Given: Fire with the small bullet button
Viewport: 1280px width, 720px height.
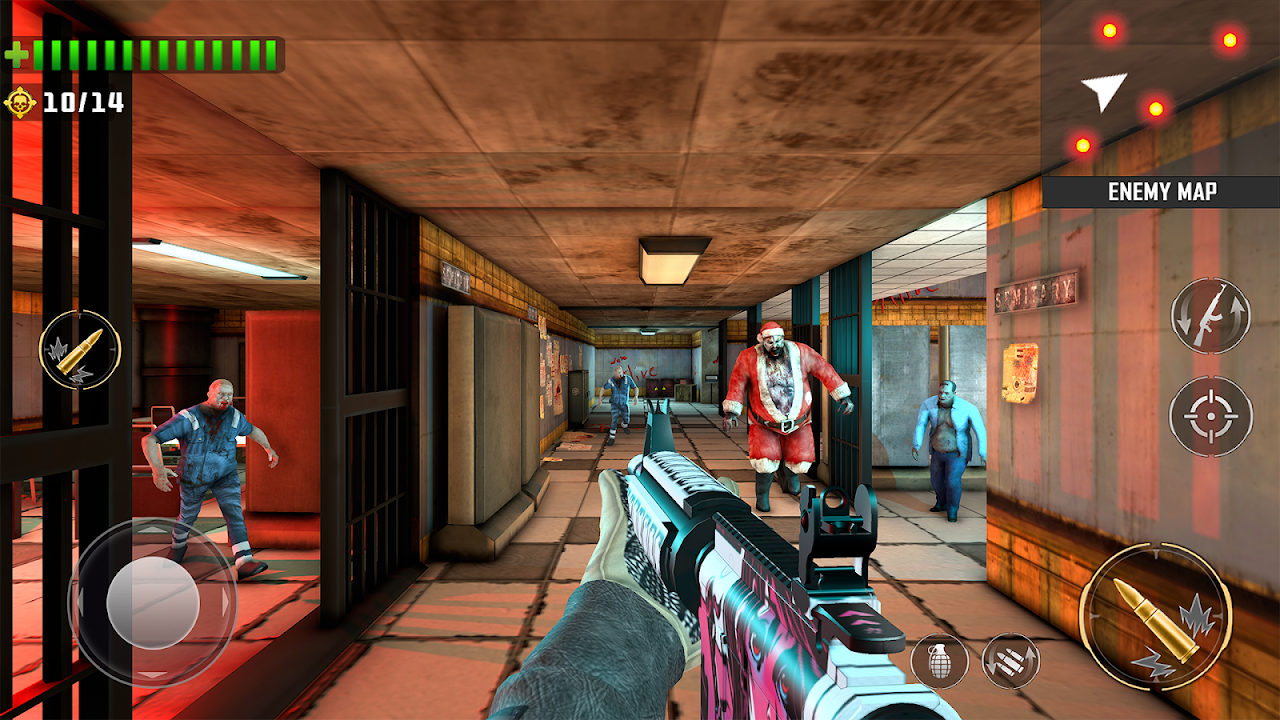Looking at the screenshot, I should click(x=80, y=350).
